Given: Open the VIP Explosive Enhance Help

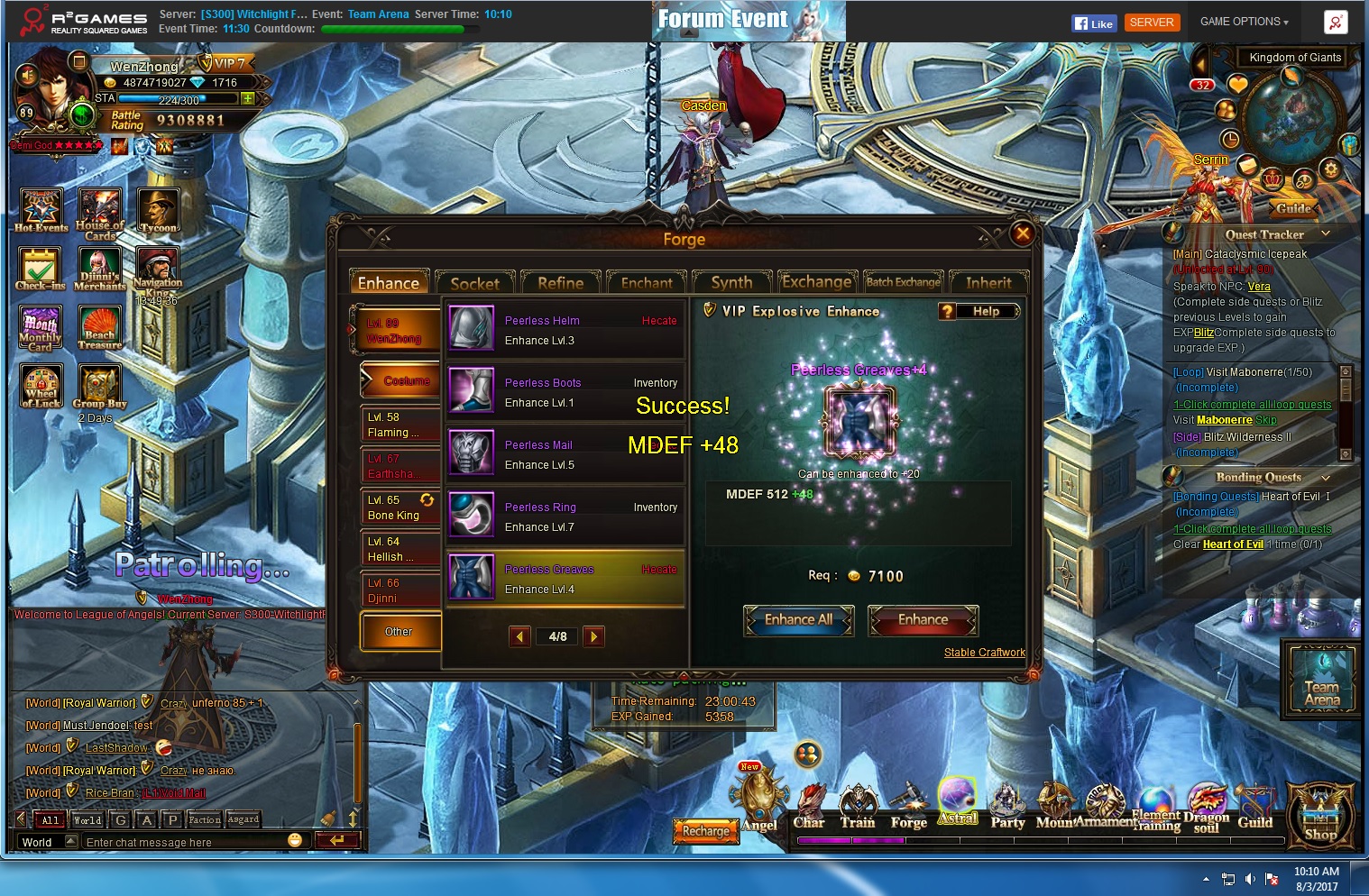Looking at the screenshot, I should [x=979, y=311].
